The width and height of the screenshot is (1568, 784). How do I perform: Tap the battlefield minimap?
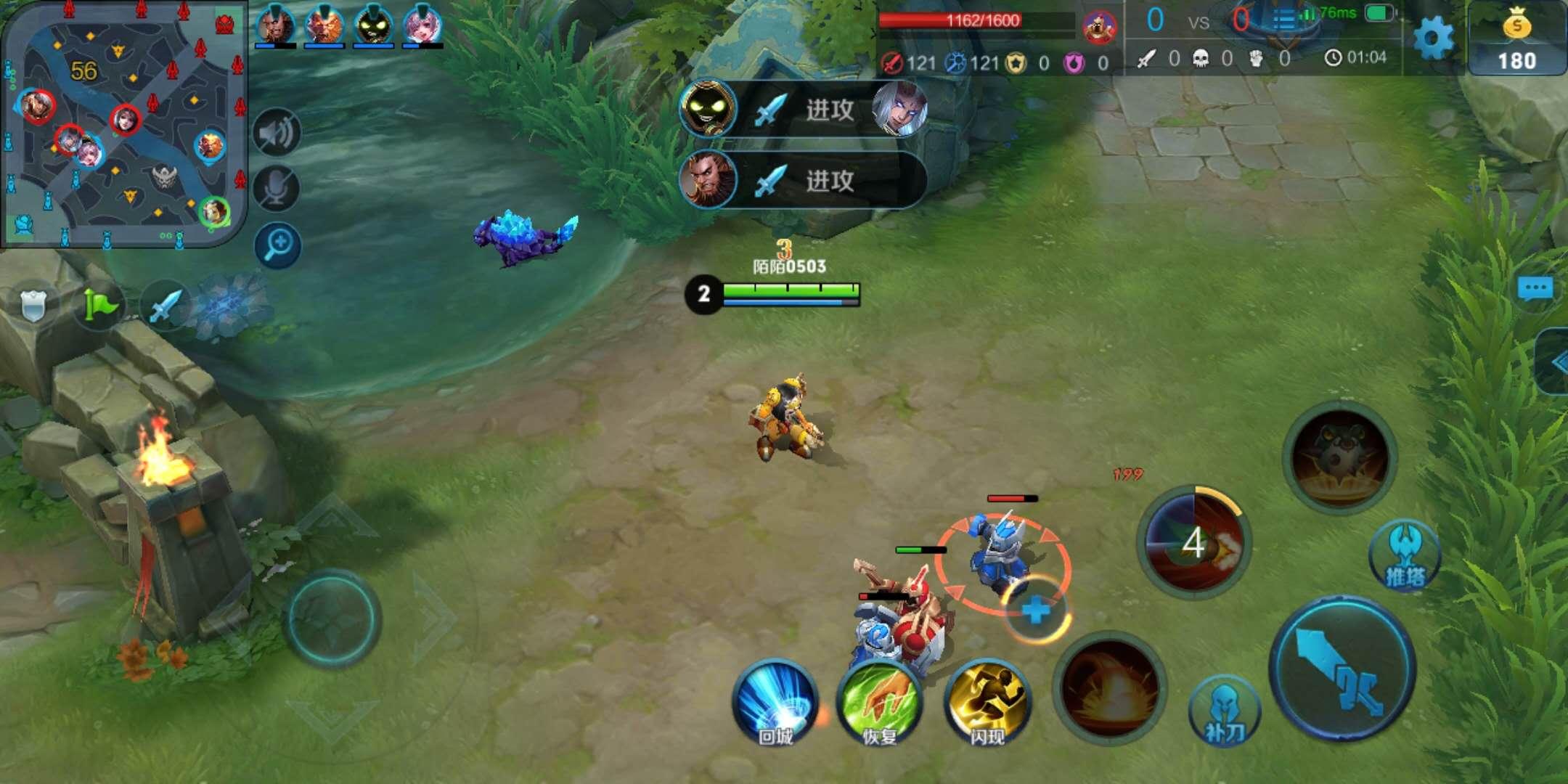coord(123,123)
